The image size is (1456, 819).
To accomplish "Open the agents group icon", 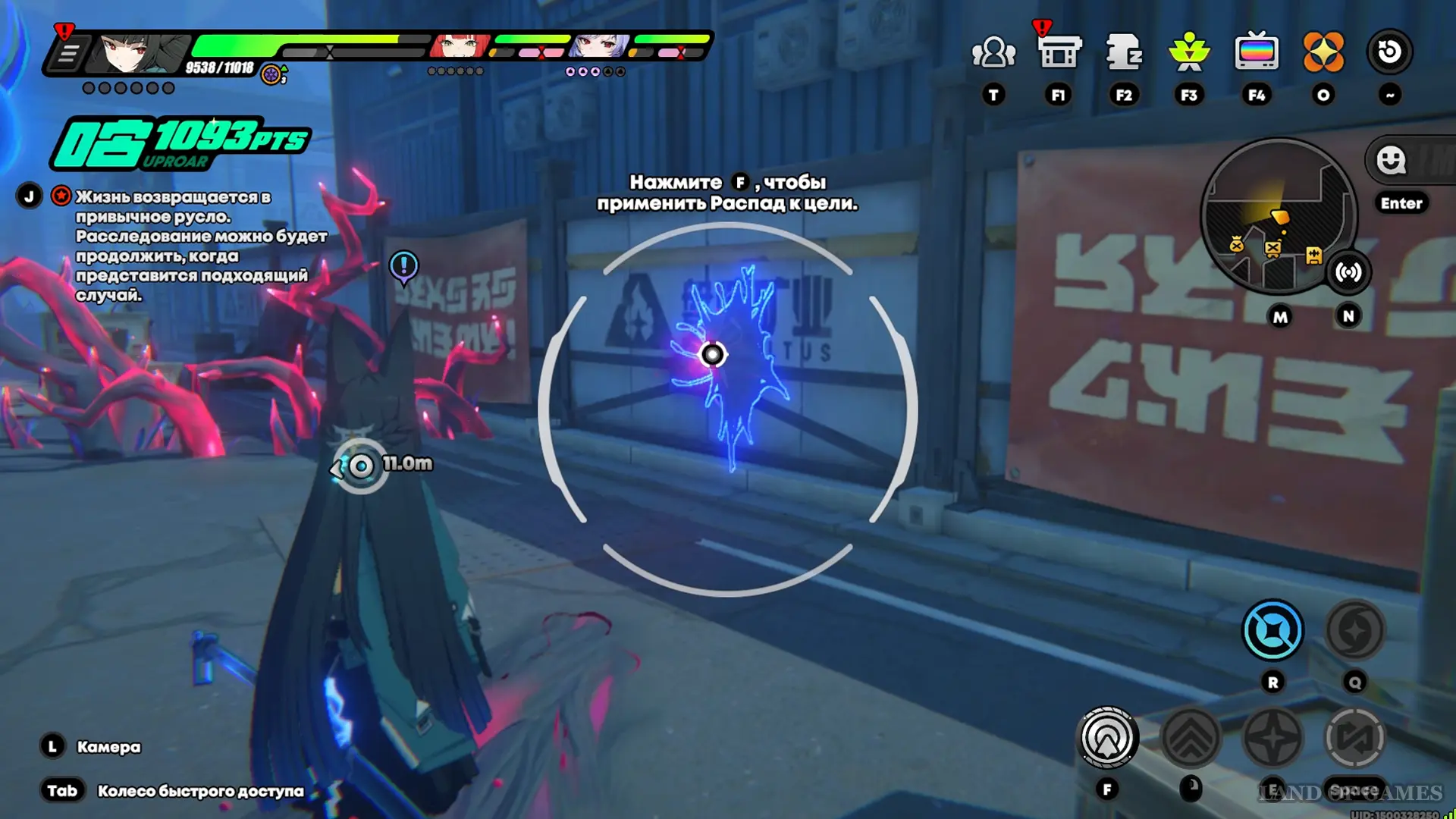I will point(993,52).
